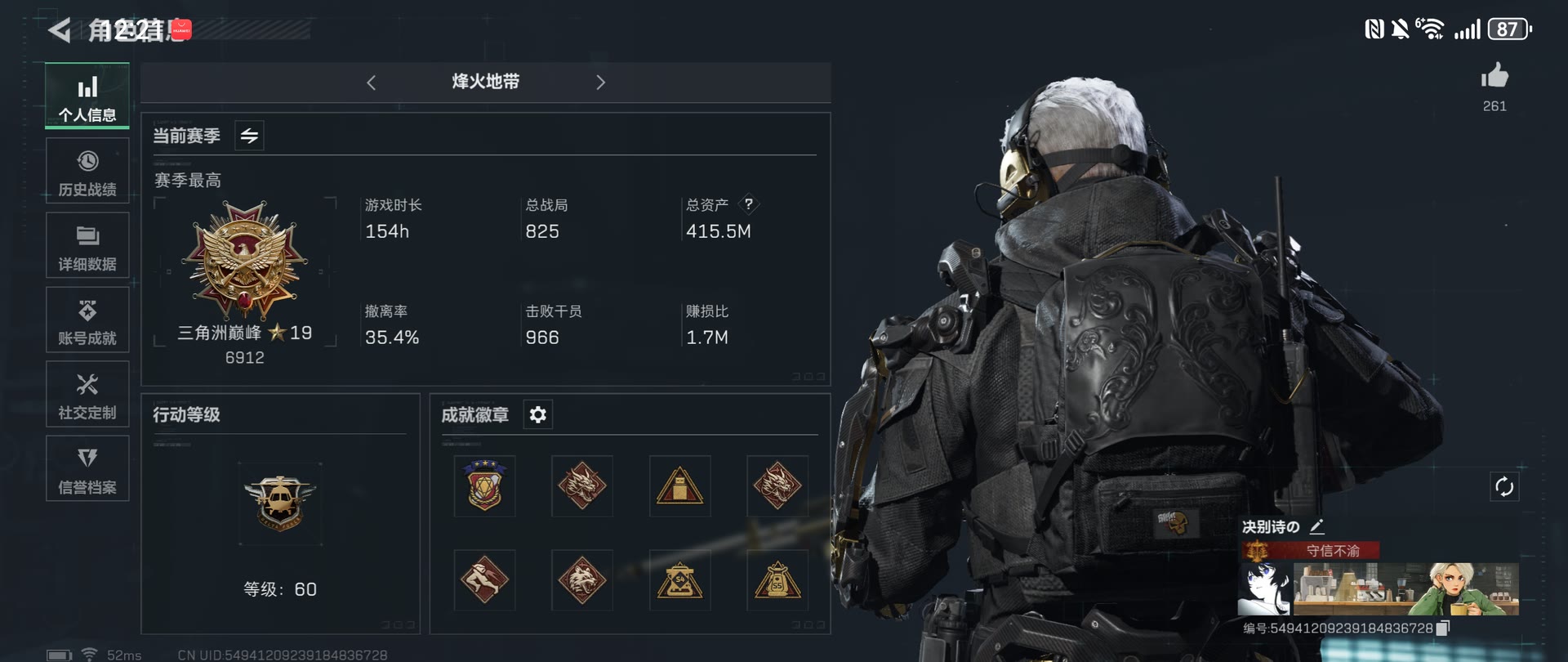1568x662 pixels.
Task: View 详细数据 via its sidebar icon
Action: [x=87, y=244]
